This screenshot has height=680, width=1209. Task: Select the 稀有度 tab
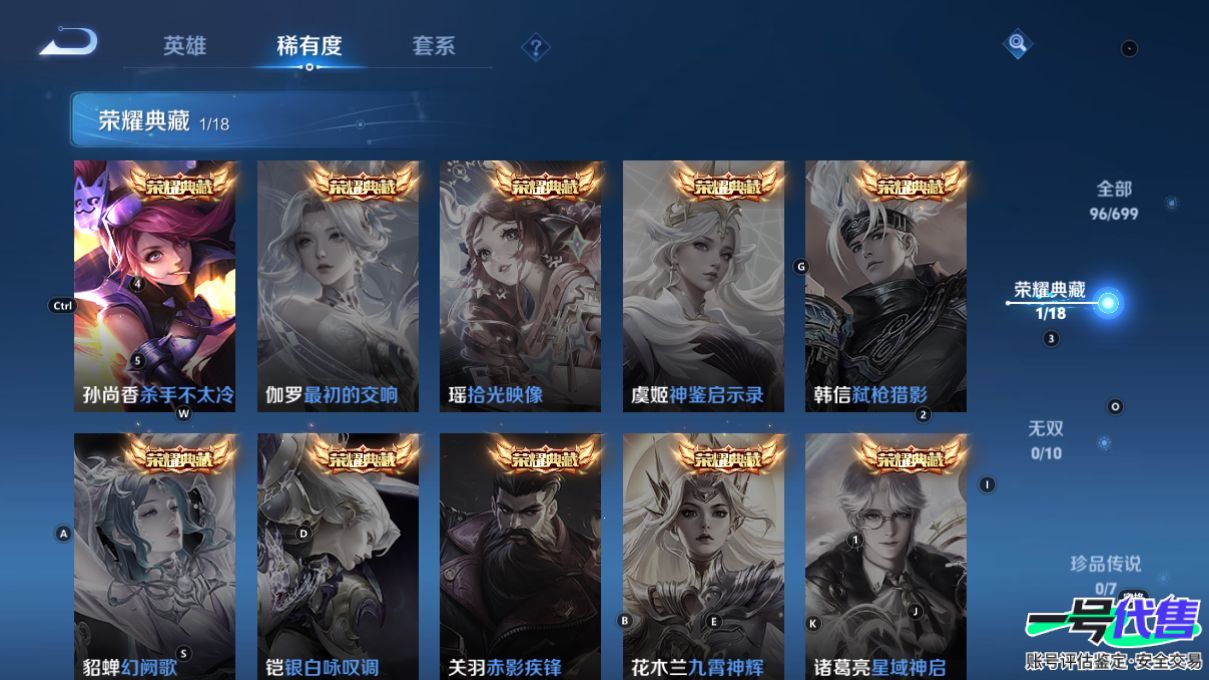coord(309,46)
